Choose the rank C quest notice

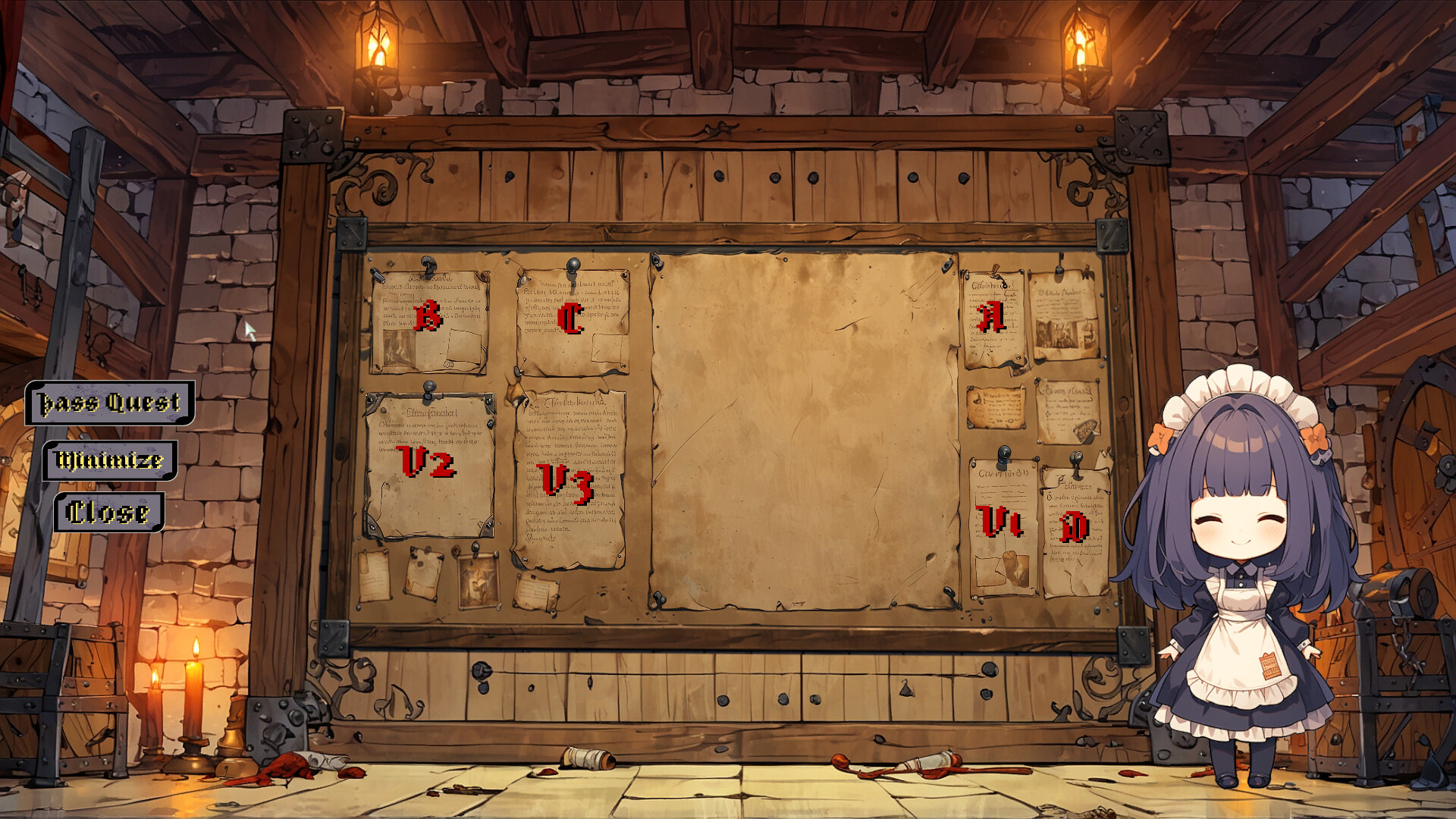[570, 318]
